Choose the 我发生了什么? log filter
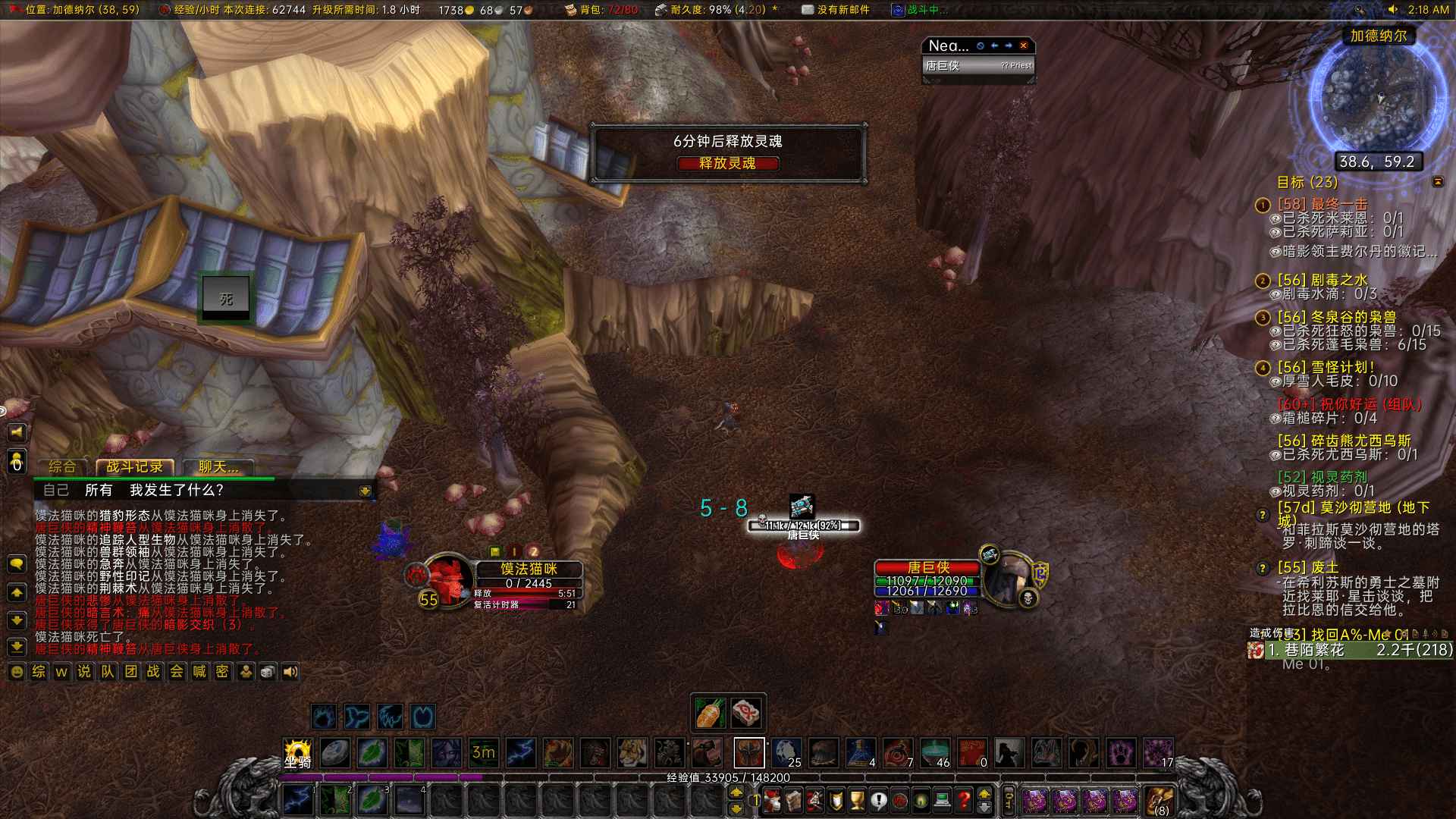1456x819 pixels. 176,490
